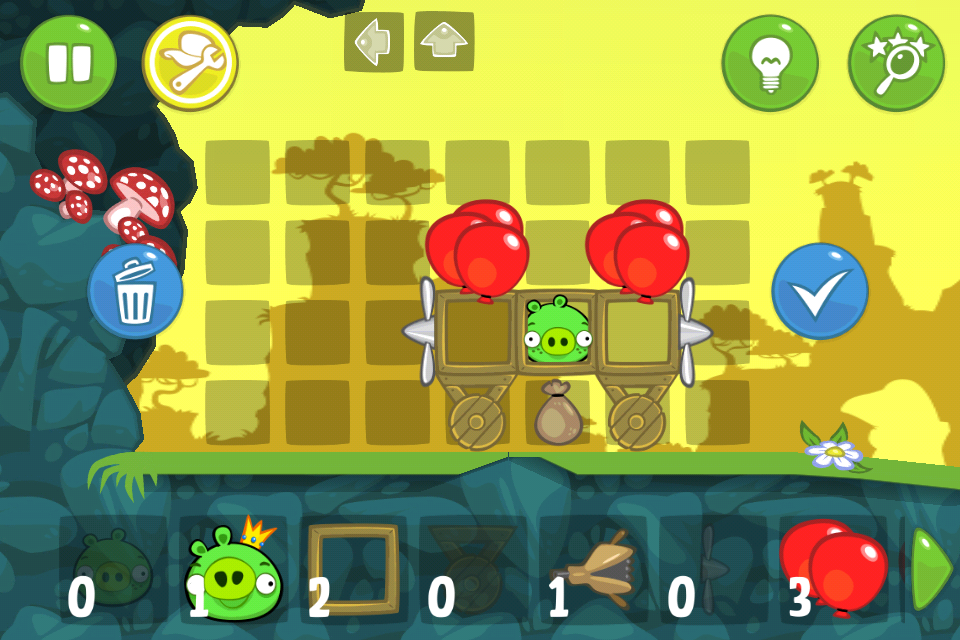This screenshot has height=640, width=960.
Task: Show more parts with the green arrow
Action: tap(931, 569)
